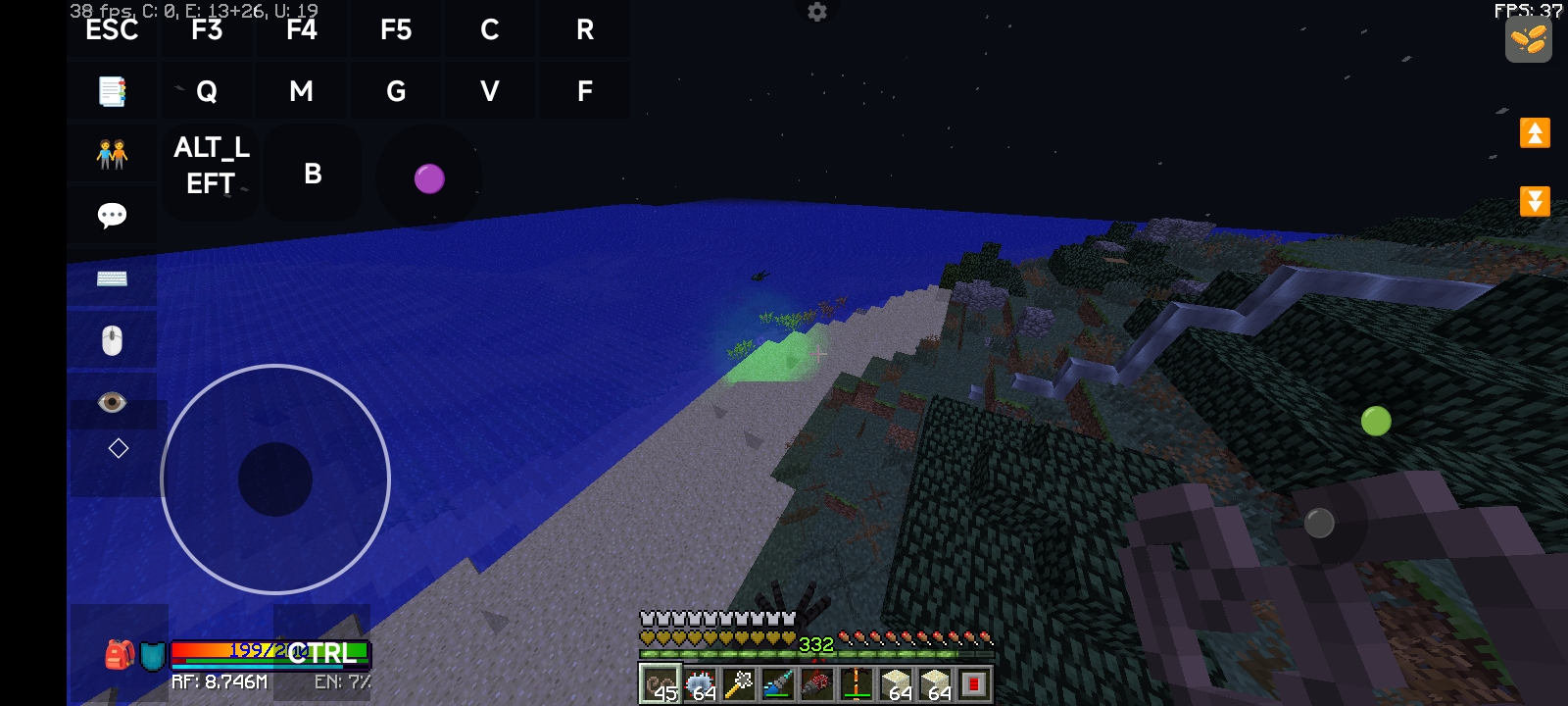Open the red backpack icon
1568x706 pixels.
(120, 654)
